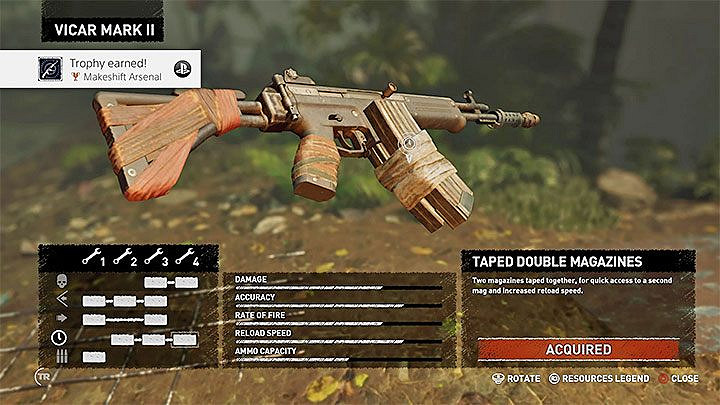Click the red ACQUIRED button
This screenshot has width=720, height=405.
coord(578,349)
